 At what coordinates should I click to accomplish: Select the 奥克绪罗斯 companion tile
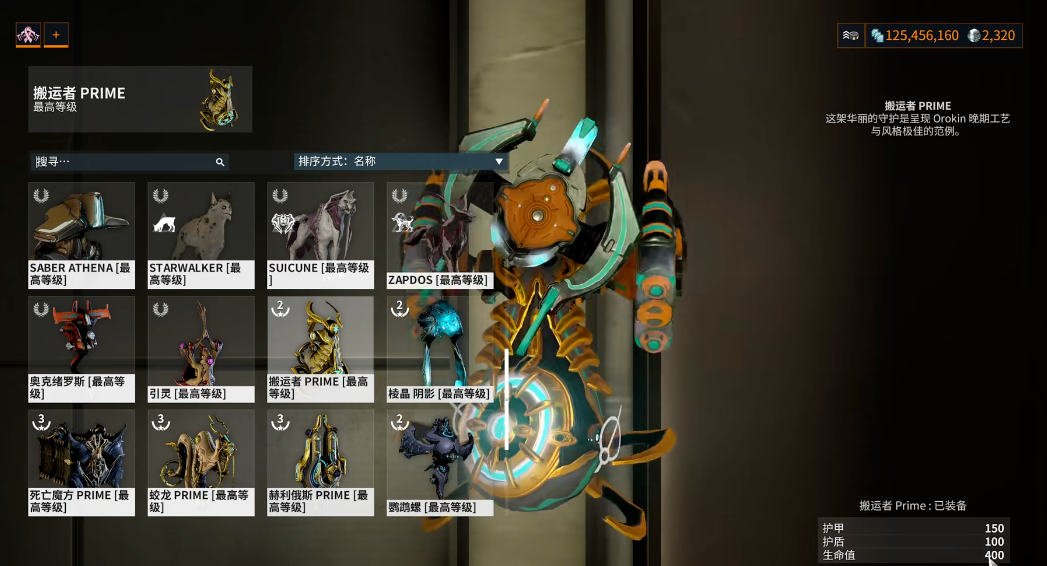(81, 349)
